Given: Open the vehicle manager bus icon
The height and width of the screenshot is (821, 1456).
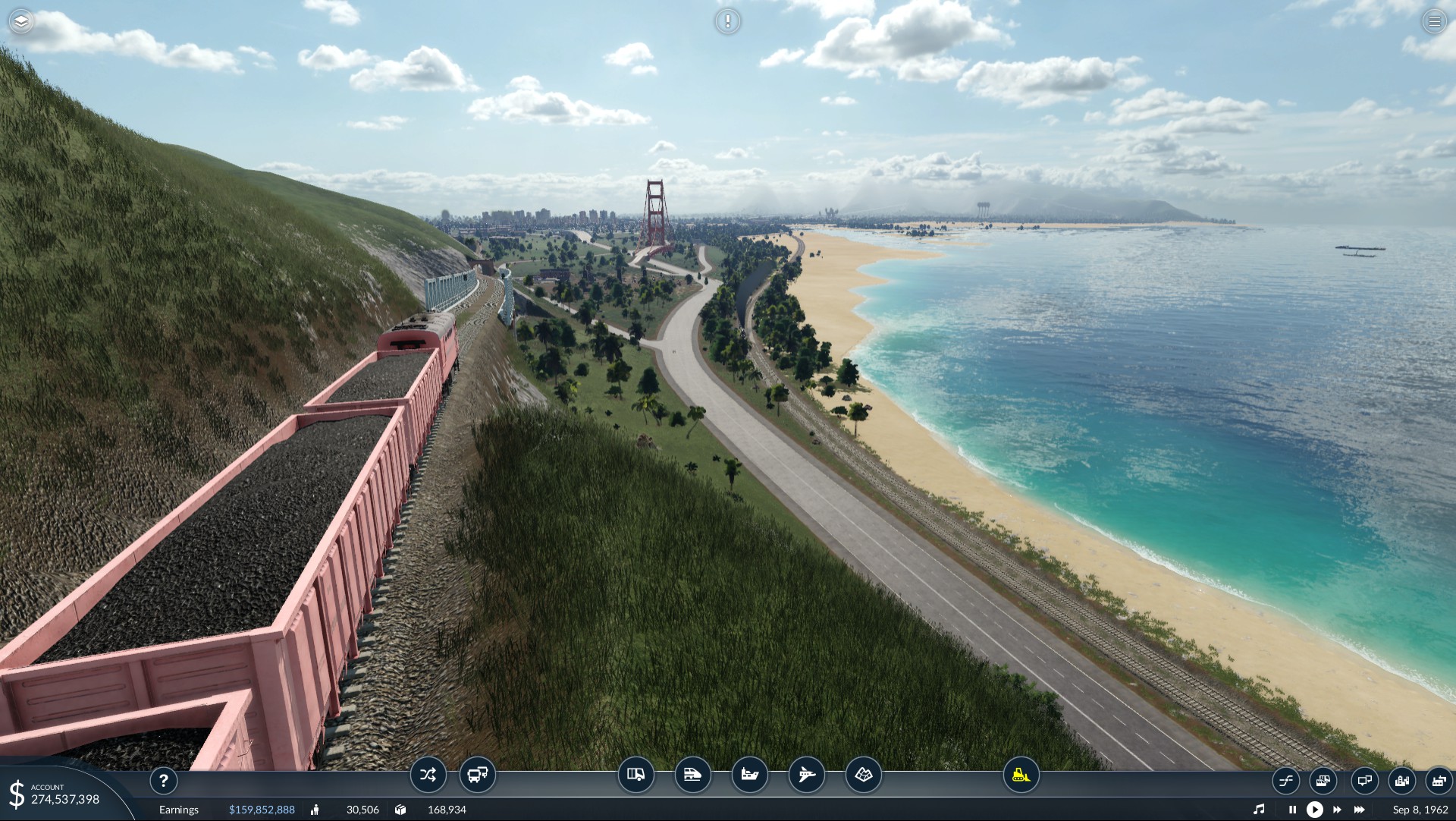Looking at the screenshot, I should pyautogui.click(x=477, y=775).
